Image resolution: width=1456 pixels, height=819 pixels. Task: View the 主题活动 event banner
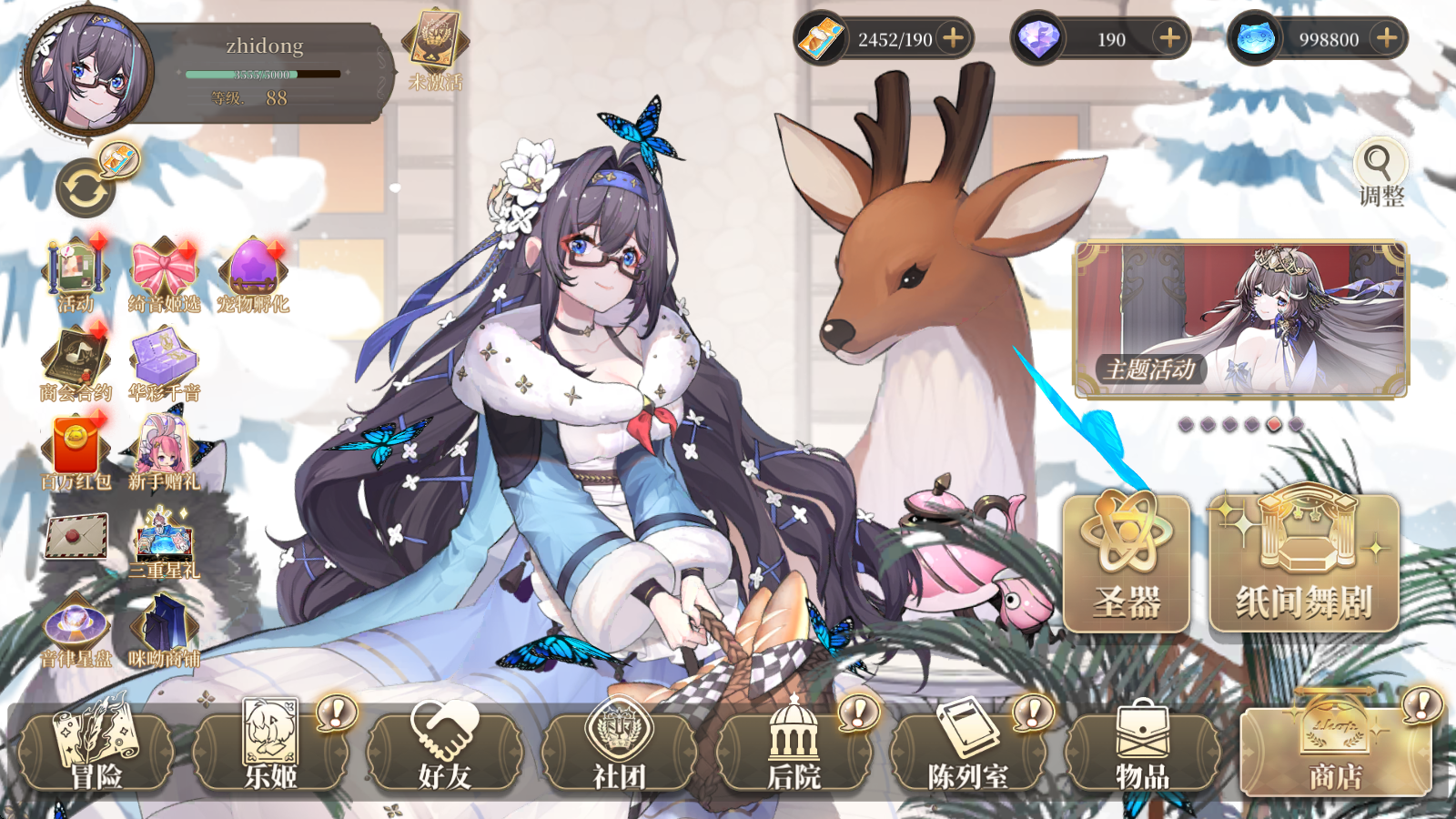1240,319
